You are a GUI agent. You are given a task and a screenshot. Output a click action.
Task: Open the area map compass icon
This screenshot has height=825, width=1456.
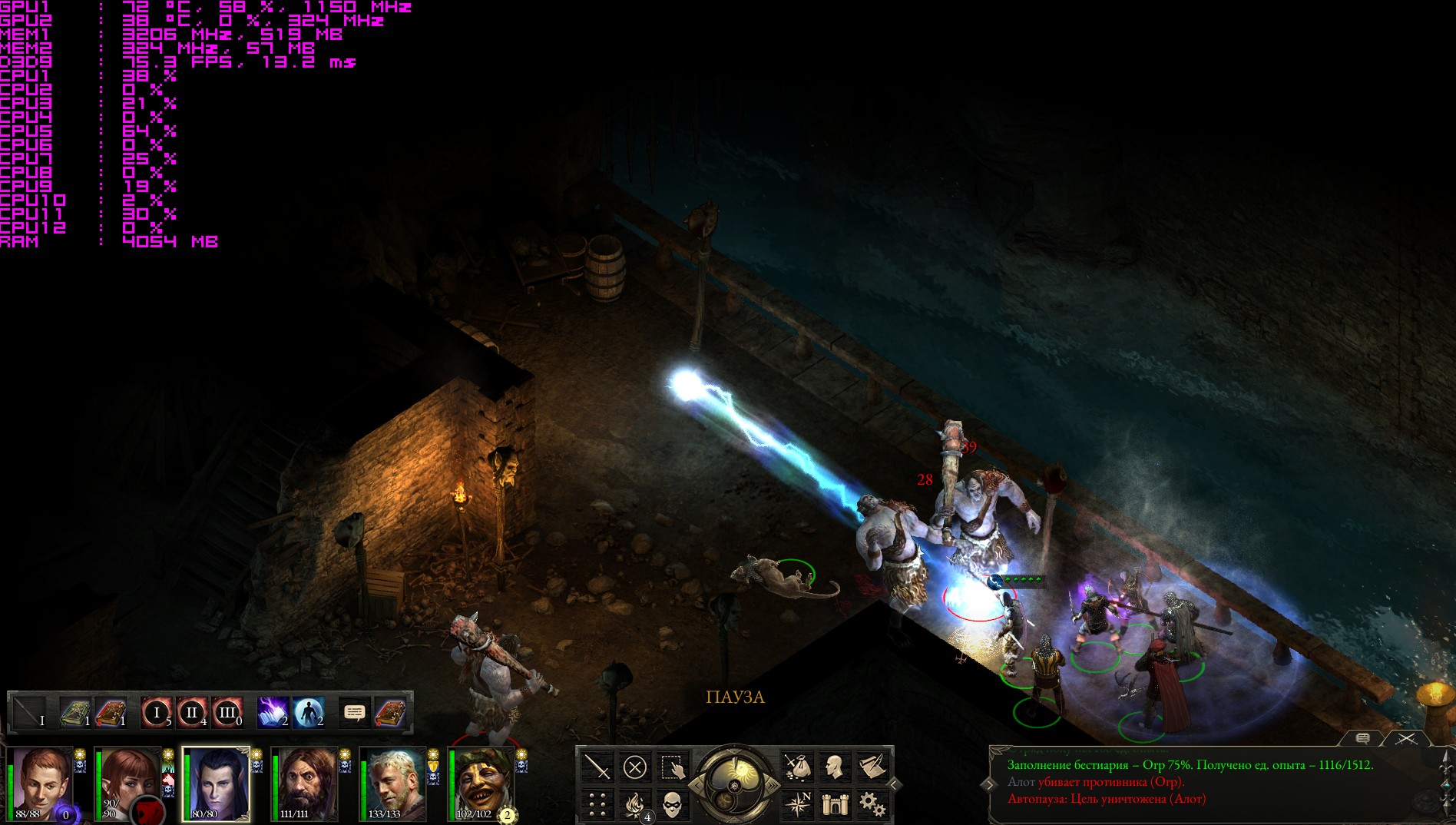[x=798, y=804]
